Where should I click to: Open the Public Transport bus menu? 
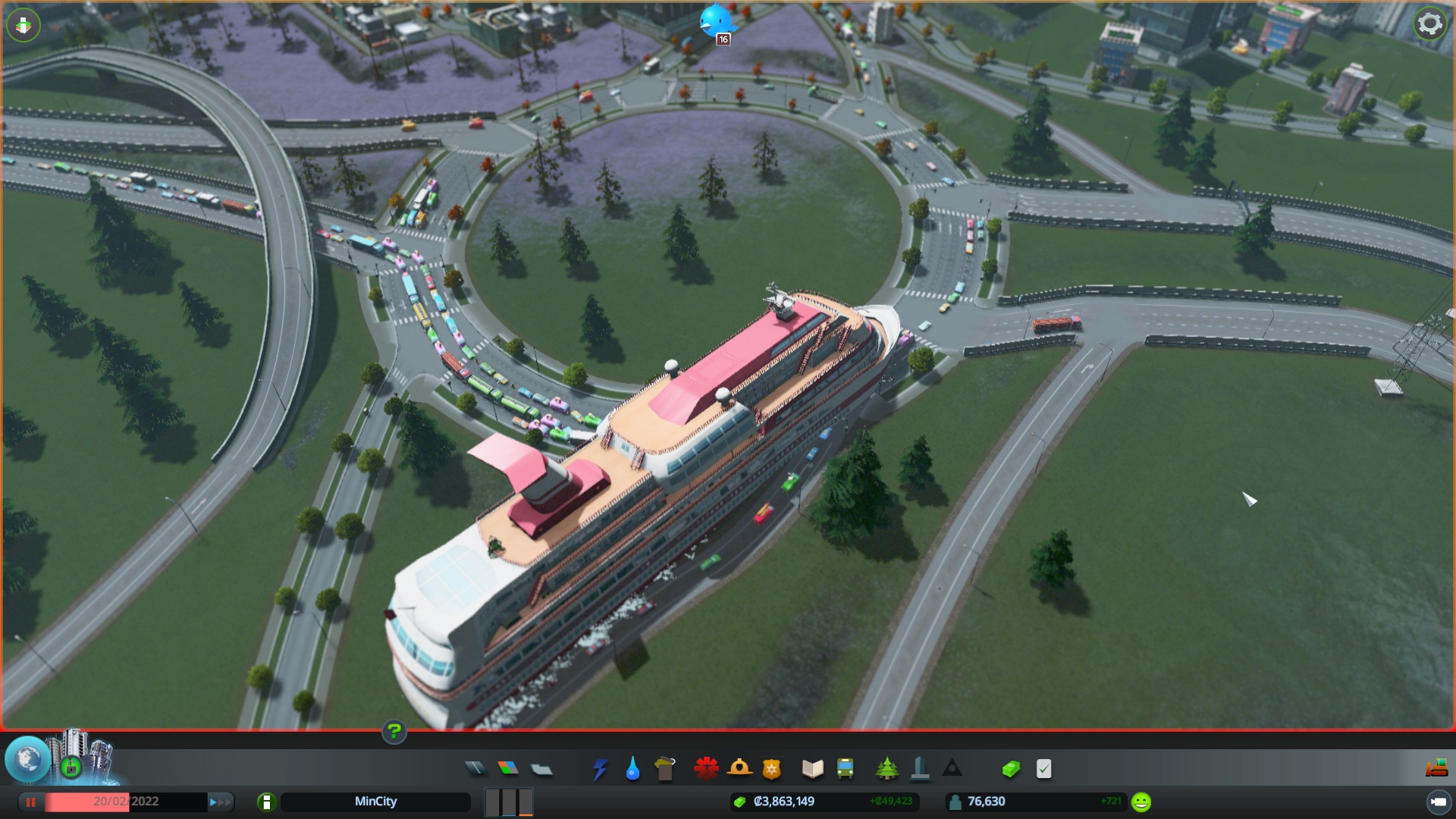tap(845, 769)
